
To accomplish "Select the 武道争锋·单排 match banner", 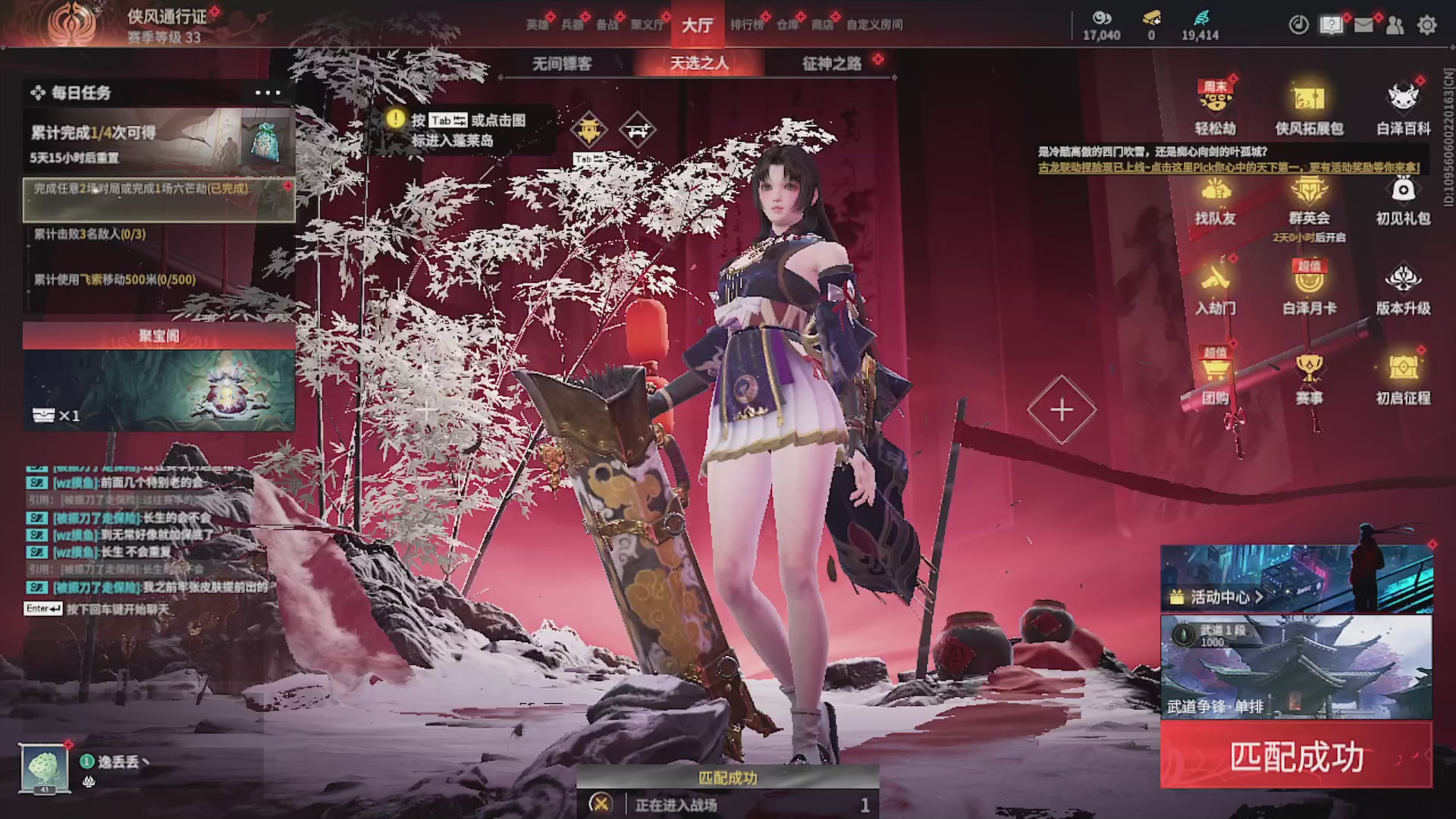I will tap(1295, 667).
